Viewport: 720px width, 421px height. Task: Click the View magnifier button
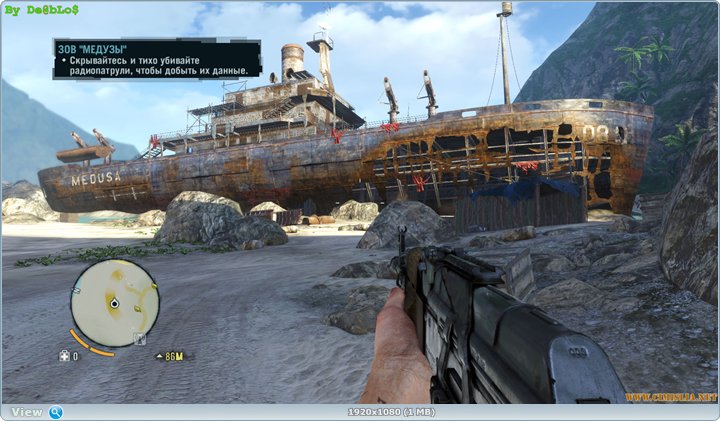coord(56,412)
